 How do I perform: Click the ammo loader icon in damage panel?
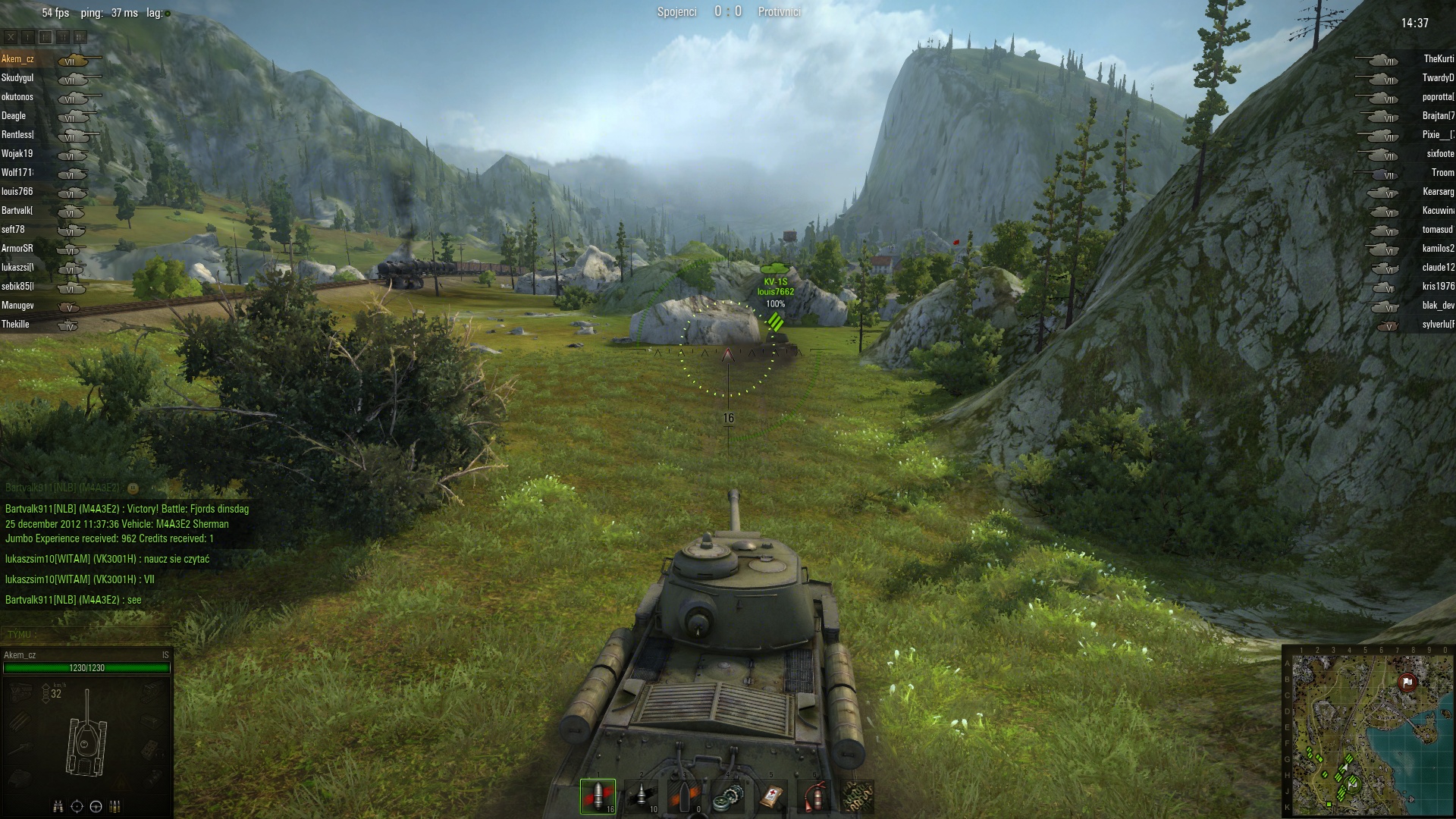[116, 806]
